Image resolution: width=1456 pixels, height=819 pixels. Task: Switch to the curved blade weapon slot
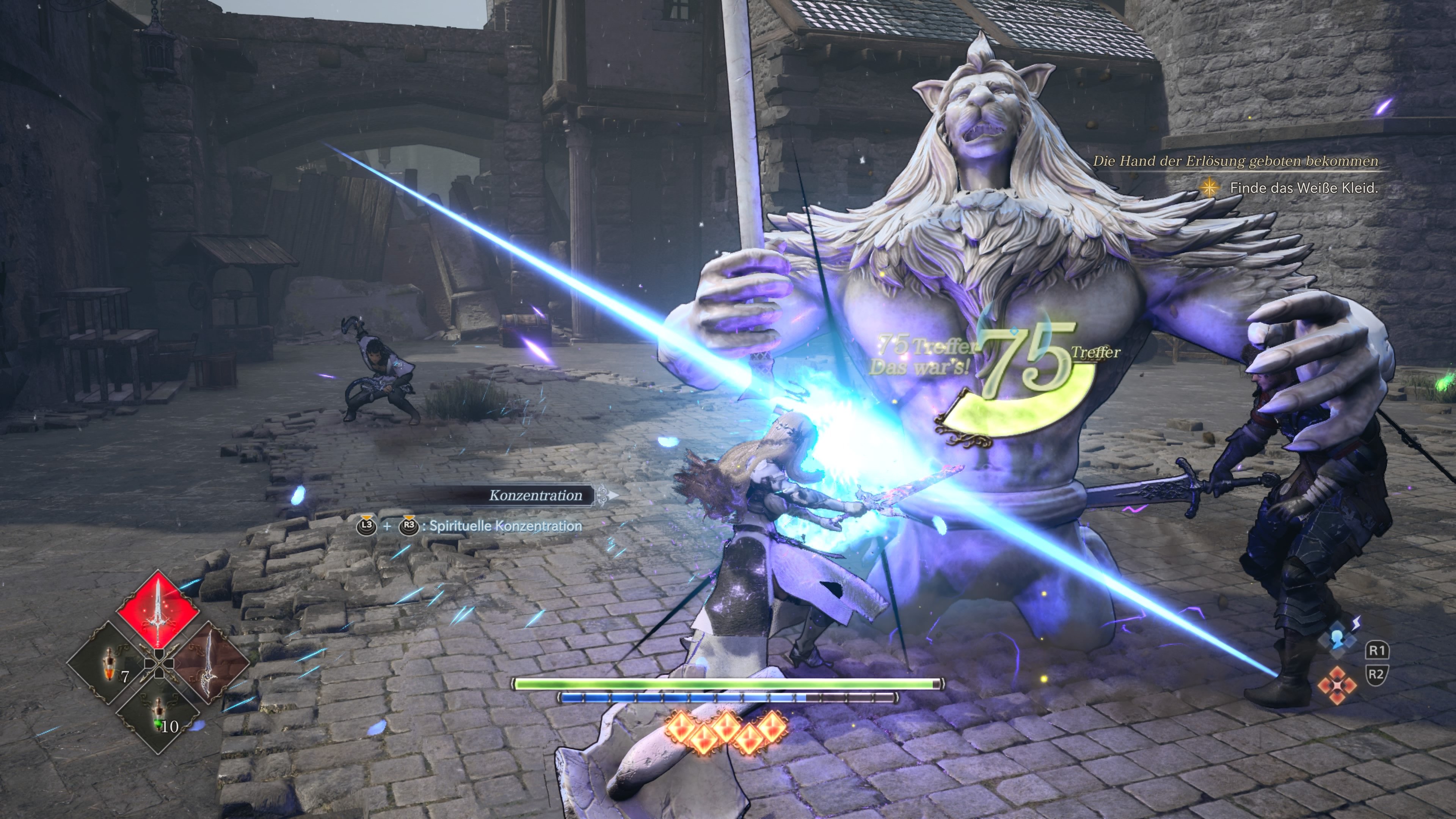pos(210,662)
